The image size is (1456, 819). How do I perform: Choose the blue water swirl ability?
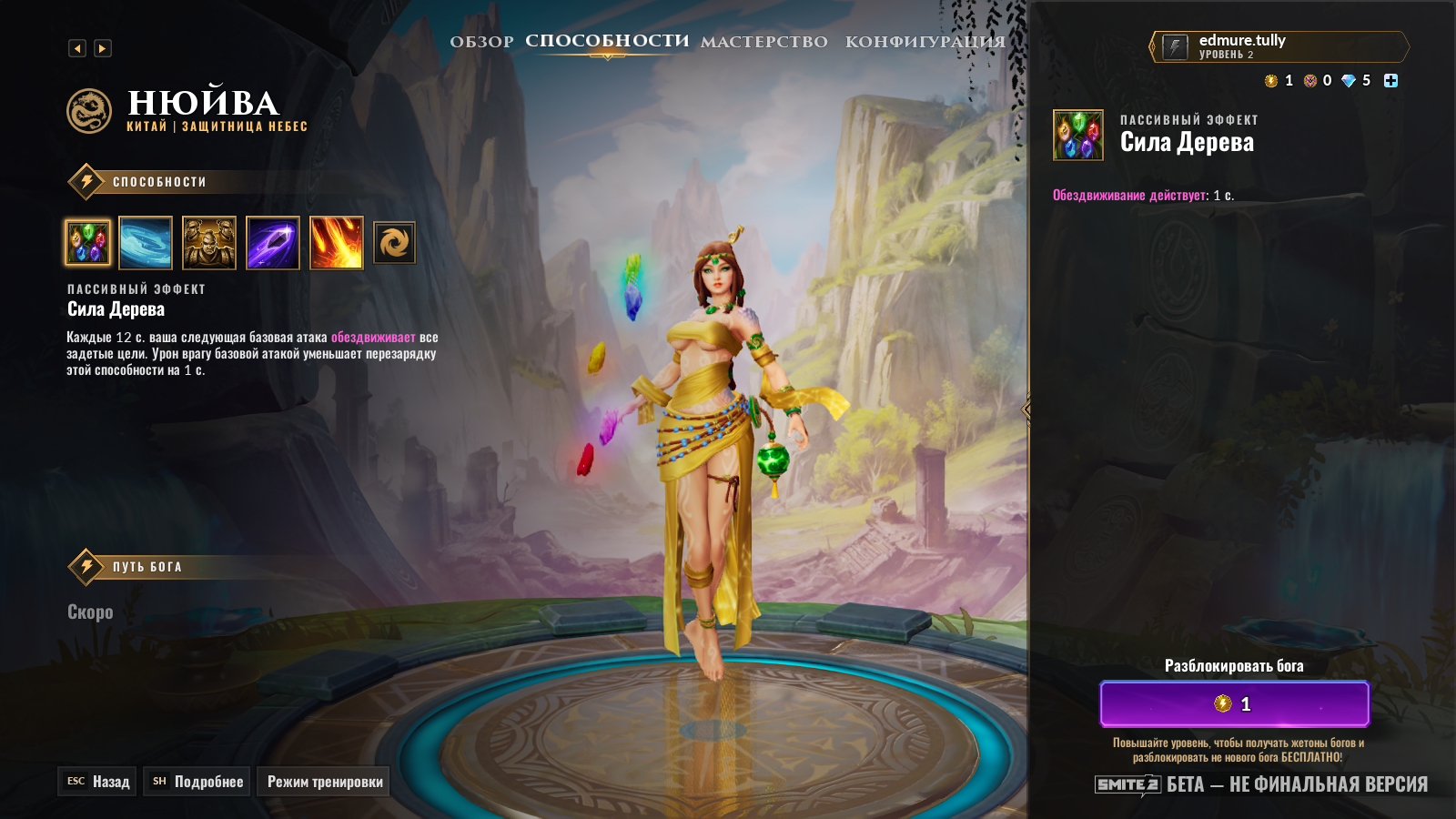click(146, 243)
